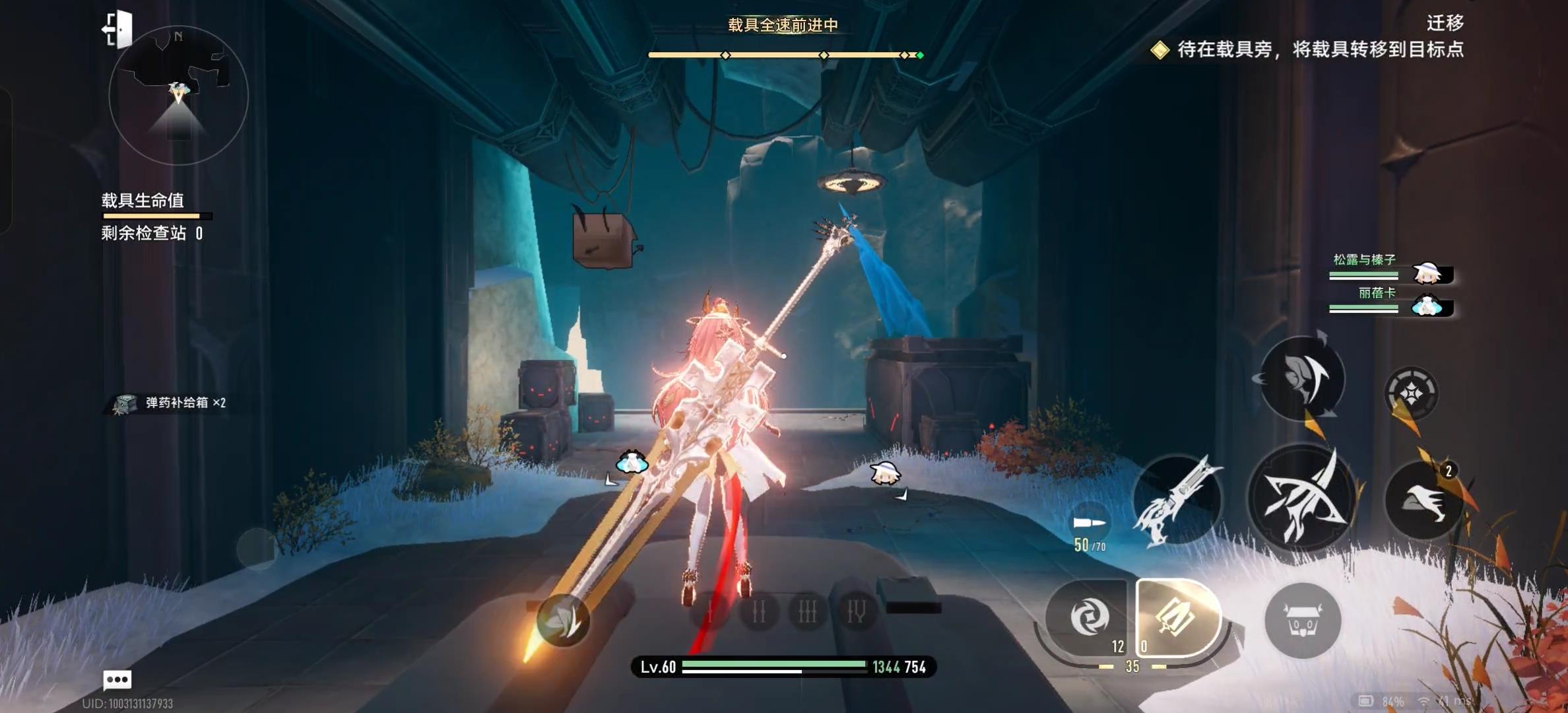Activate the spiral swirl skill

pos(1088,617)
